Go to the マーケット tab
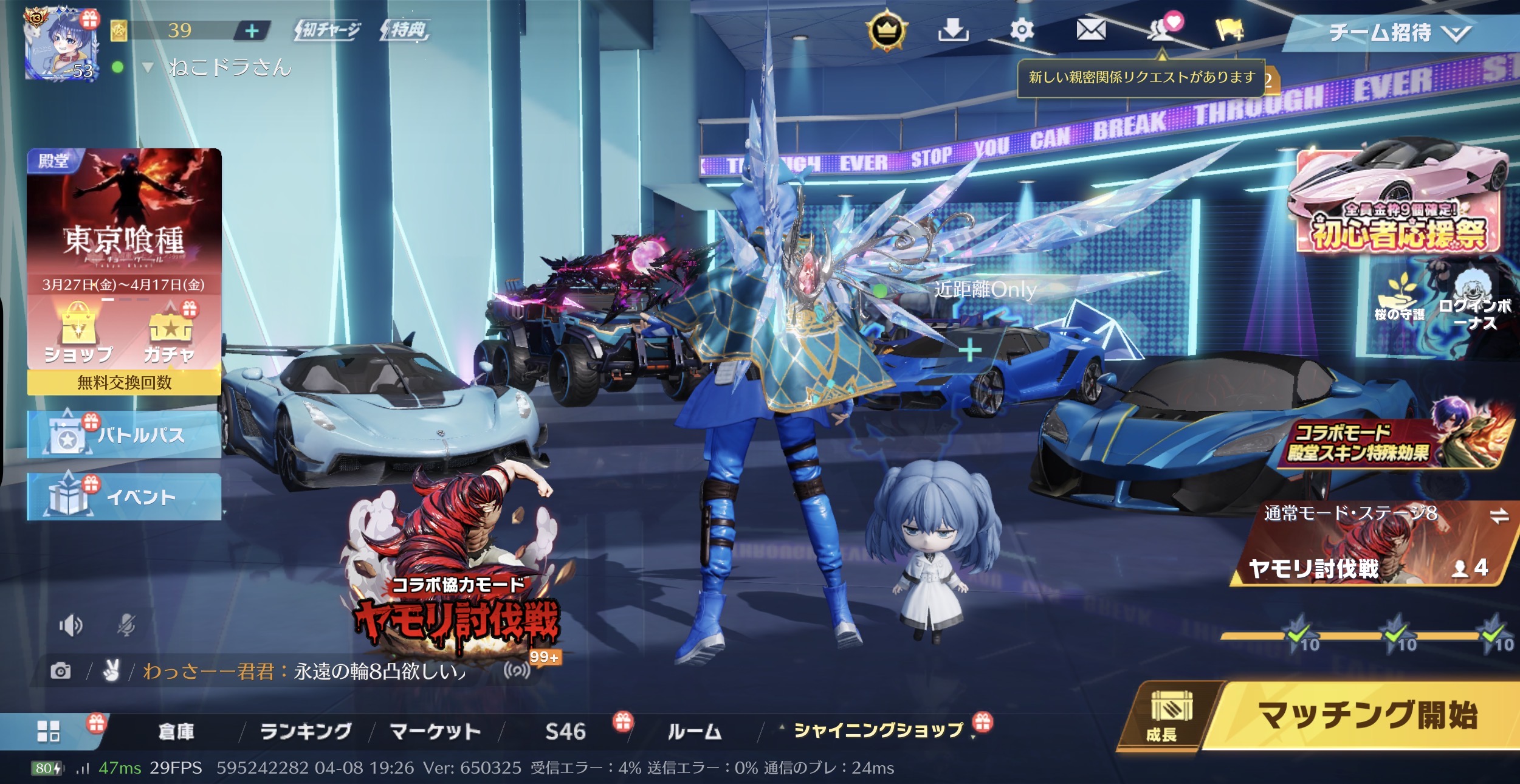The height and width of the screenshot is (784, 1520). (x=435, y=732)
